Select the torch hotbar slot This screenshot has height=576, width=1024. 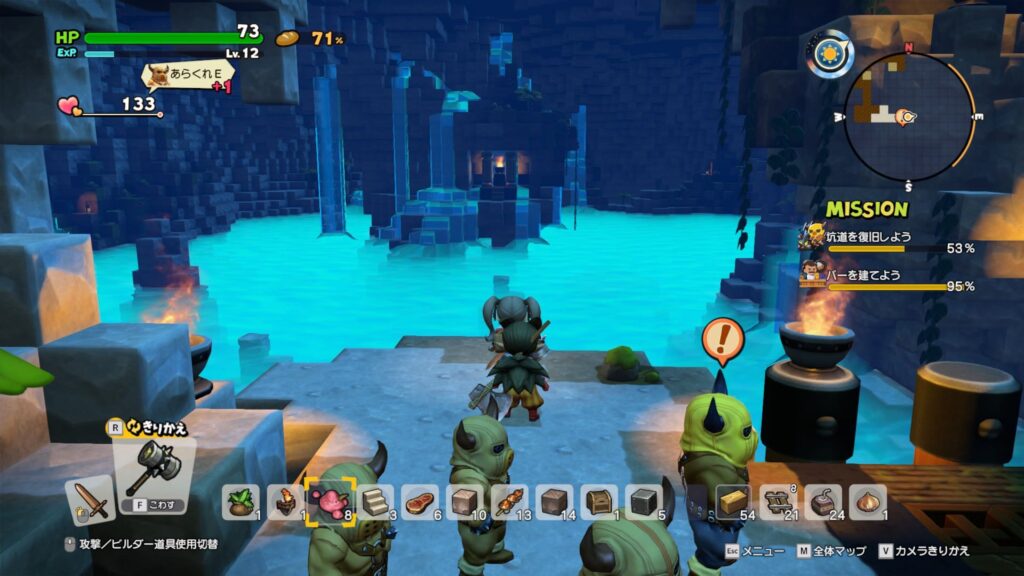[285, 501]
